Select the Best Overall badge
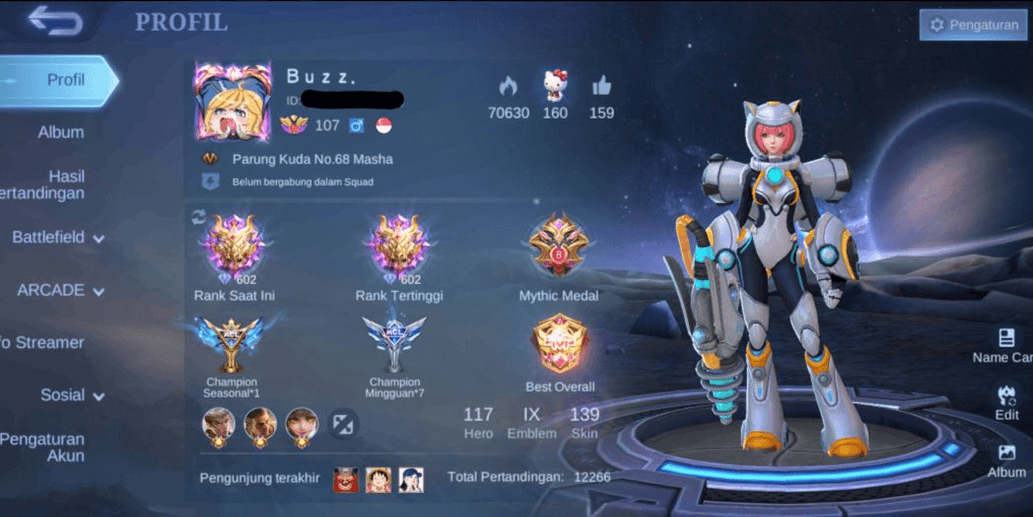Image resolution: width=1033 pixels, height=517 pixels. point(559,346)
